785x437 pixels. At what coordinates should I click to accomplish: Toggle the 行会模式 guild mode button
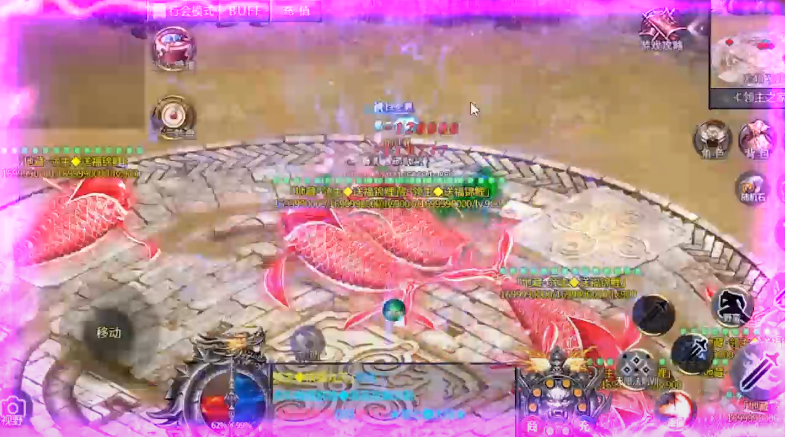coord(183,10)
